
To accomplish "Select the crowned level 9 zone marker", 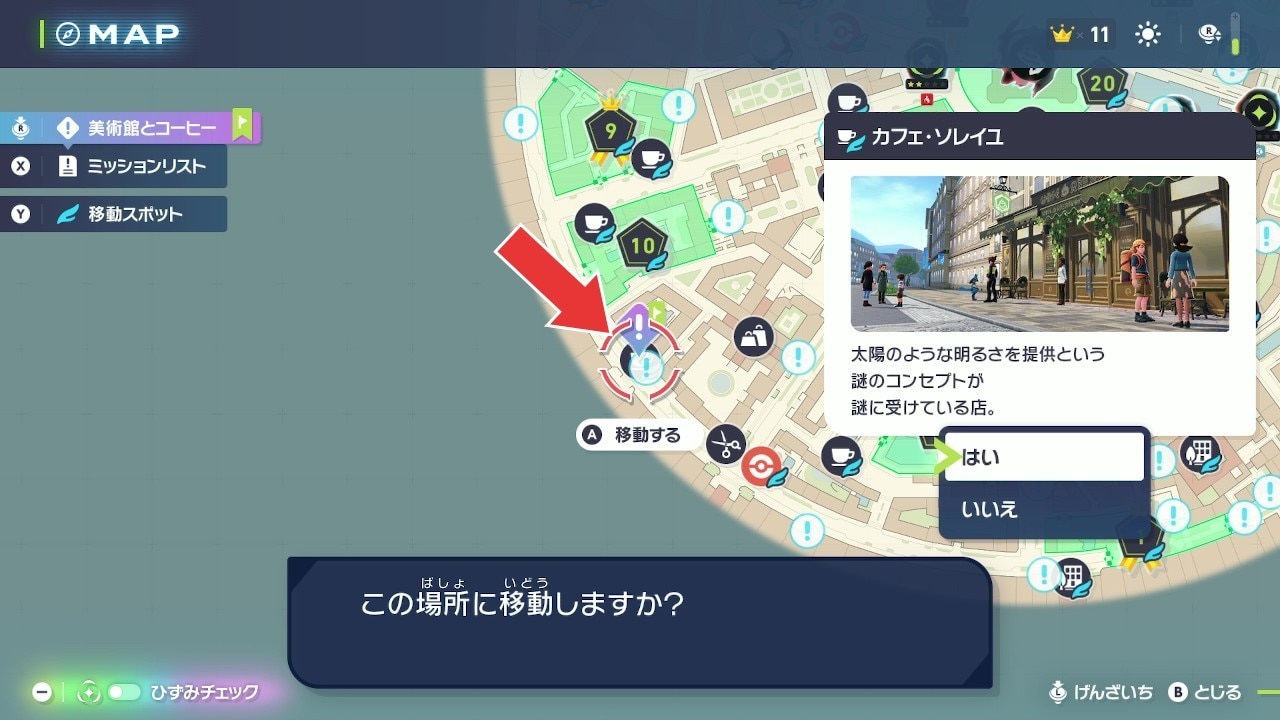I will tap(611, 130).
